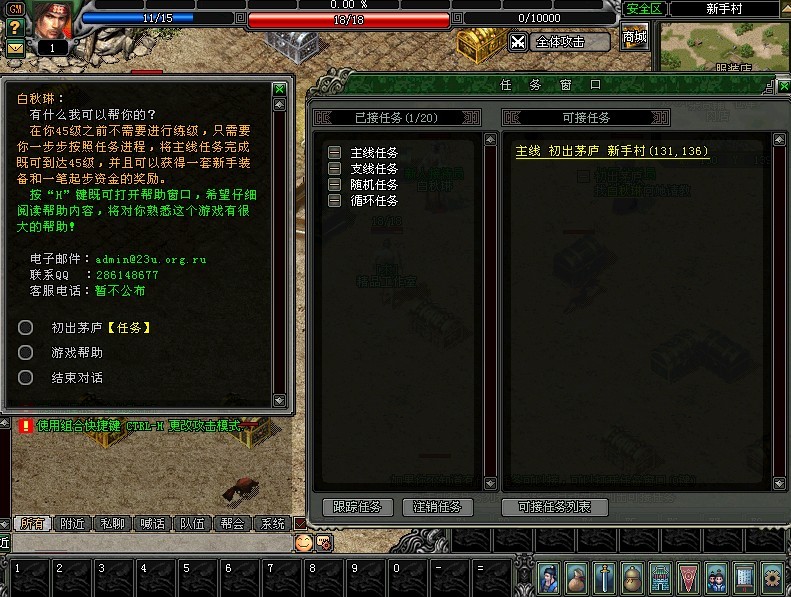This screenshot has height=597, width=791.
Task: Open the smiley emoticon picker
Action: coord(303,542)
